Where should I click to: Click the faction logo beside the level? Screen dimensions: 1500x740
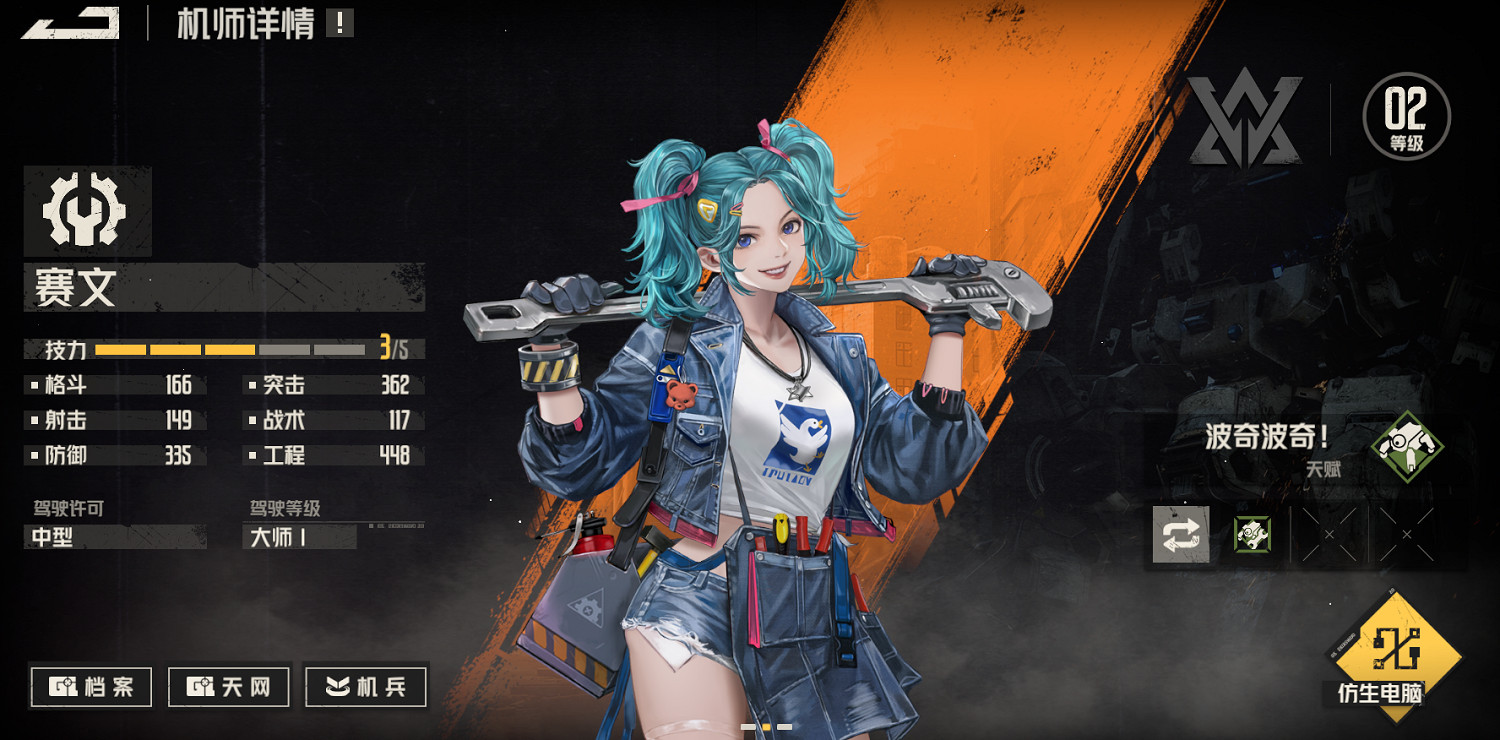point(1244,118)
